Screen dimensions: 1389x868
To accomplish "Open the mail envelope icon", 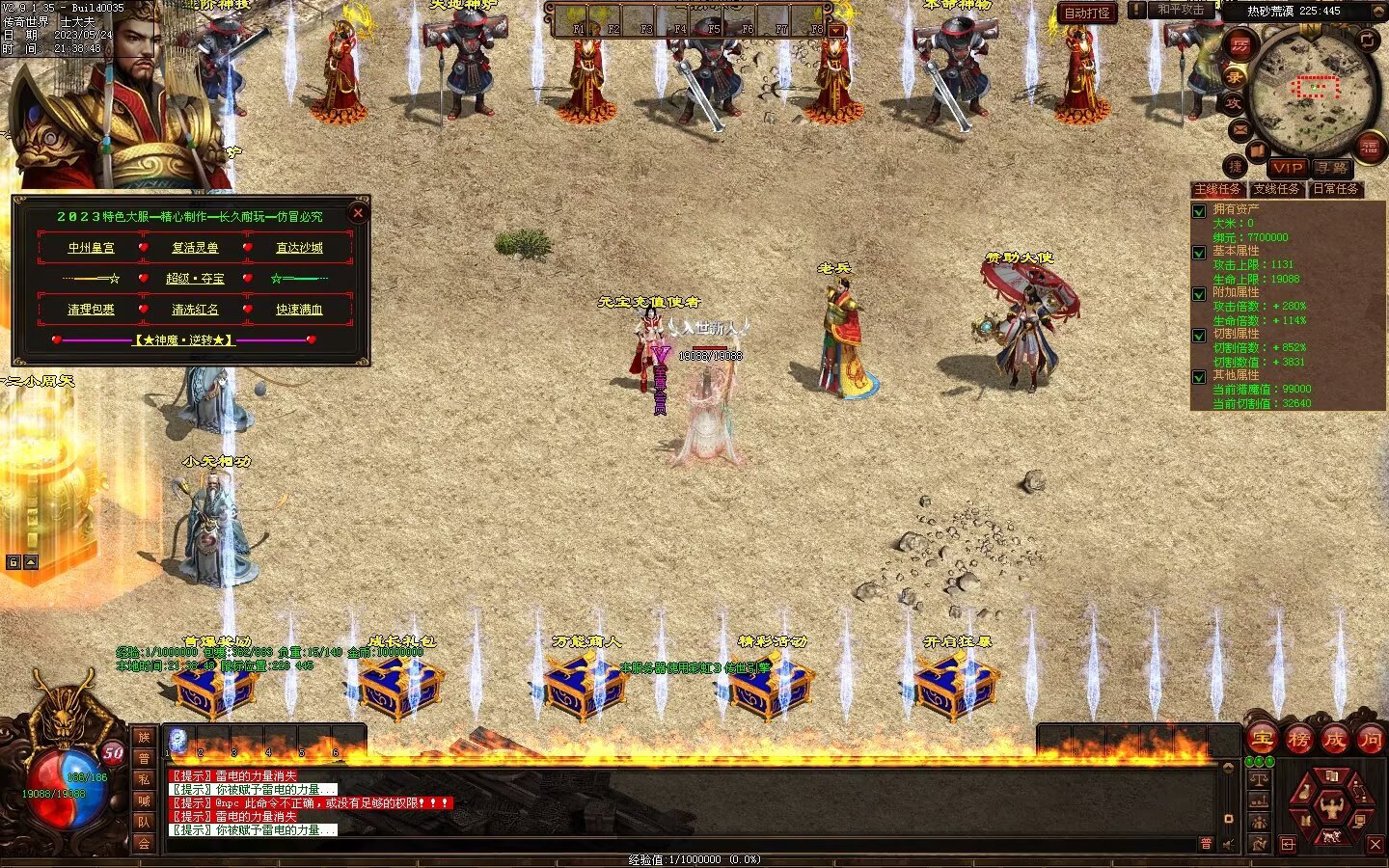I will tap(1239, 129).
